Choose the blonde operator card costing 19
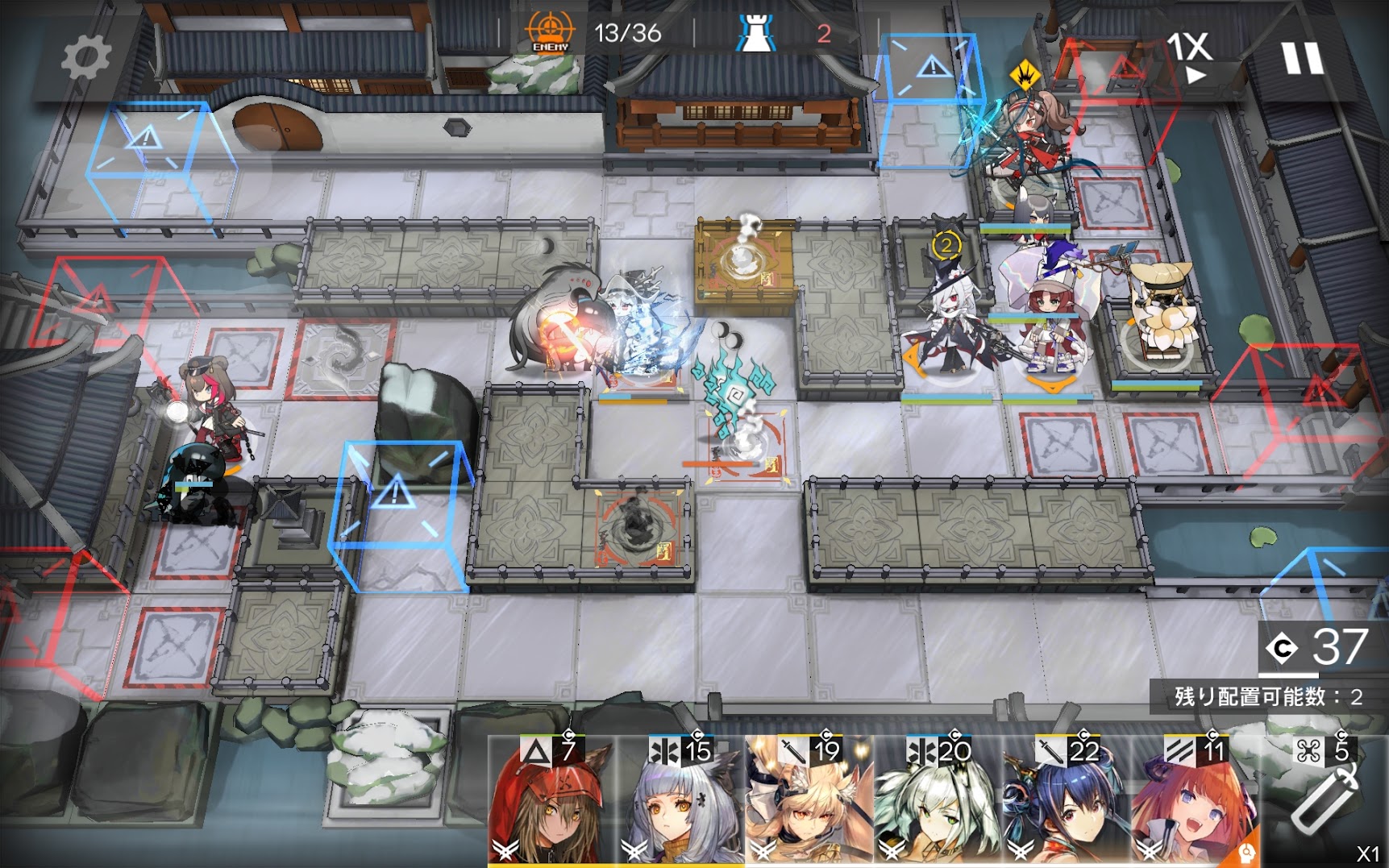Screen dimensions: 1389x868 pyautogui.click(x=809, y=802)
